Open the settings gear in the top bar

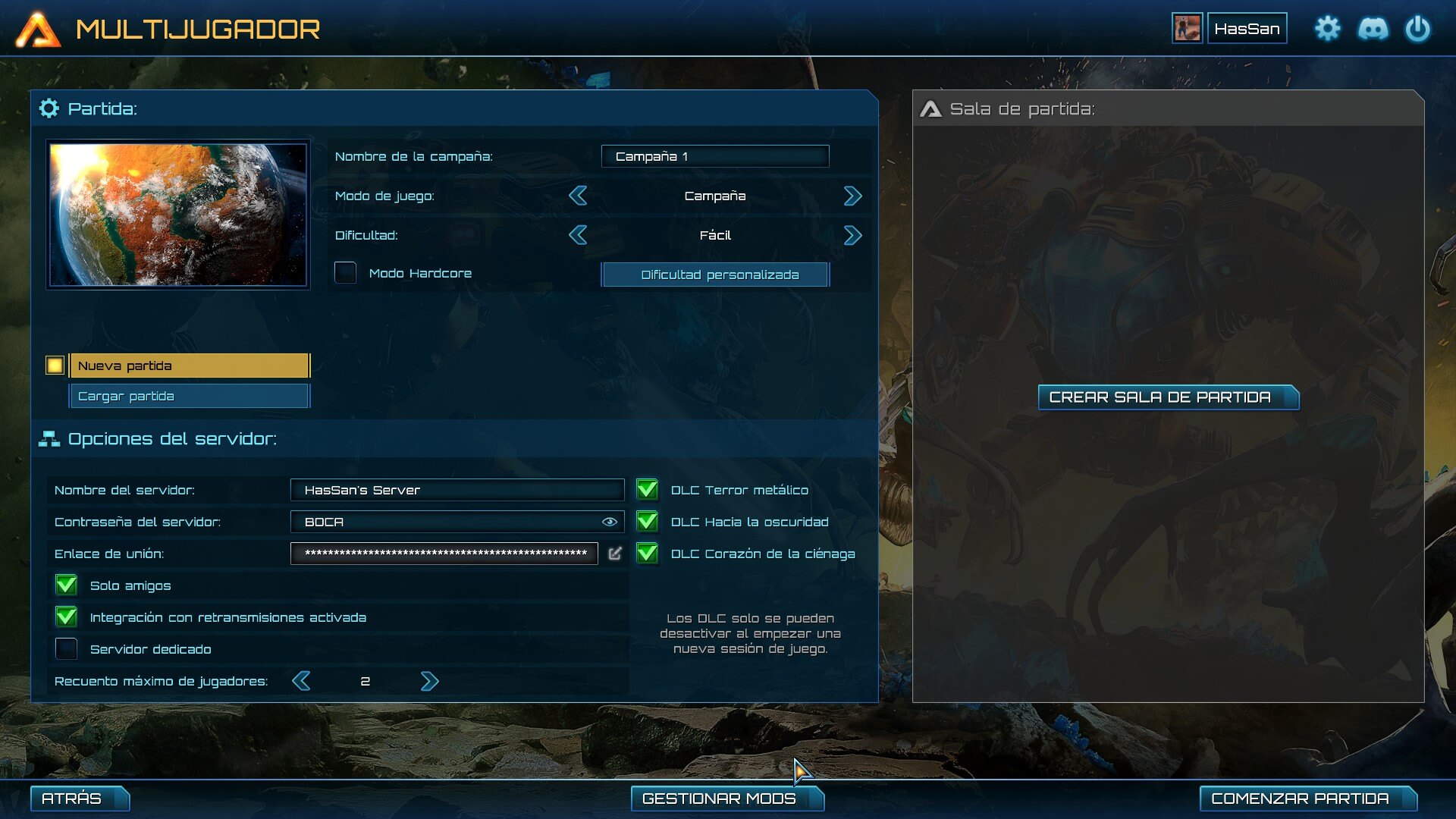point(1328,28)
